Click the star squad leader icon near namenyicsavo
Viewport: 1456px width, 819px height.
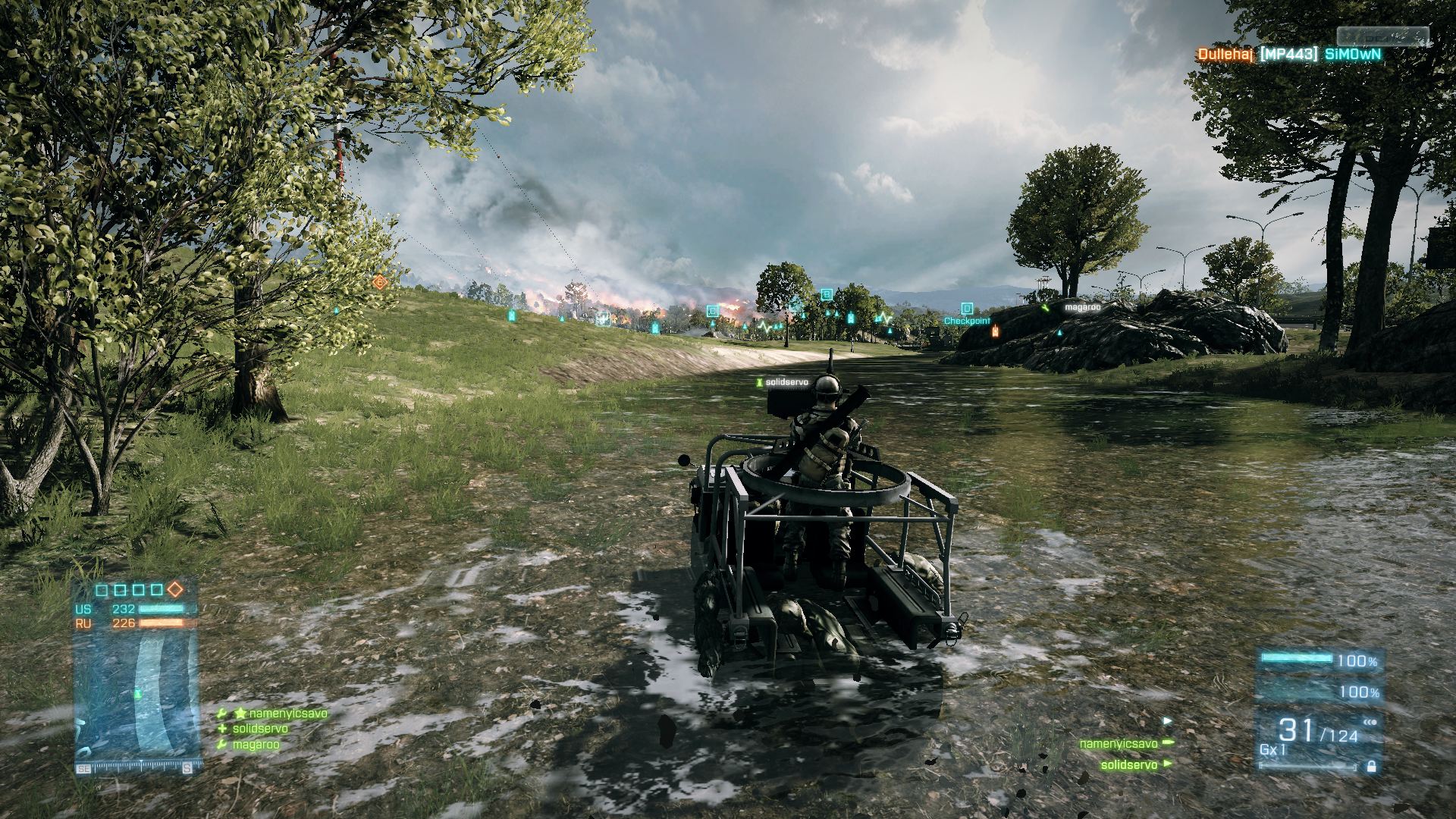click(x=240, y=714)
